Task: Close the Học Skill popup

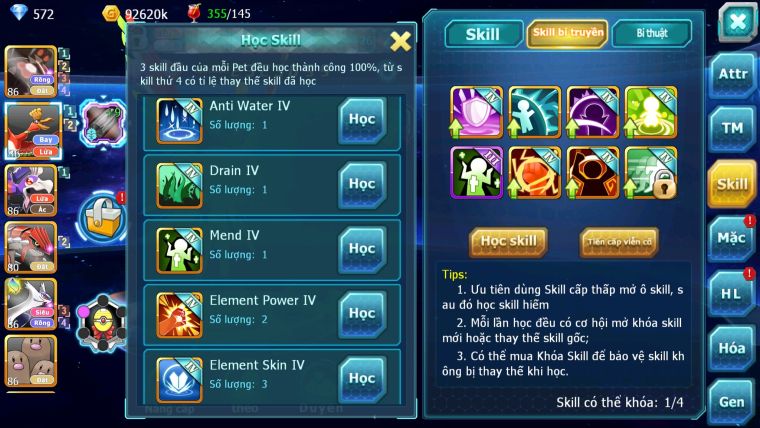Action: (400, 41)
